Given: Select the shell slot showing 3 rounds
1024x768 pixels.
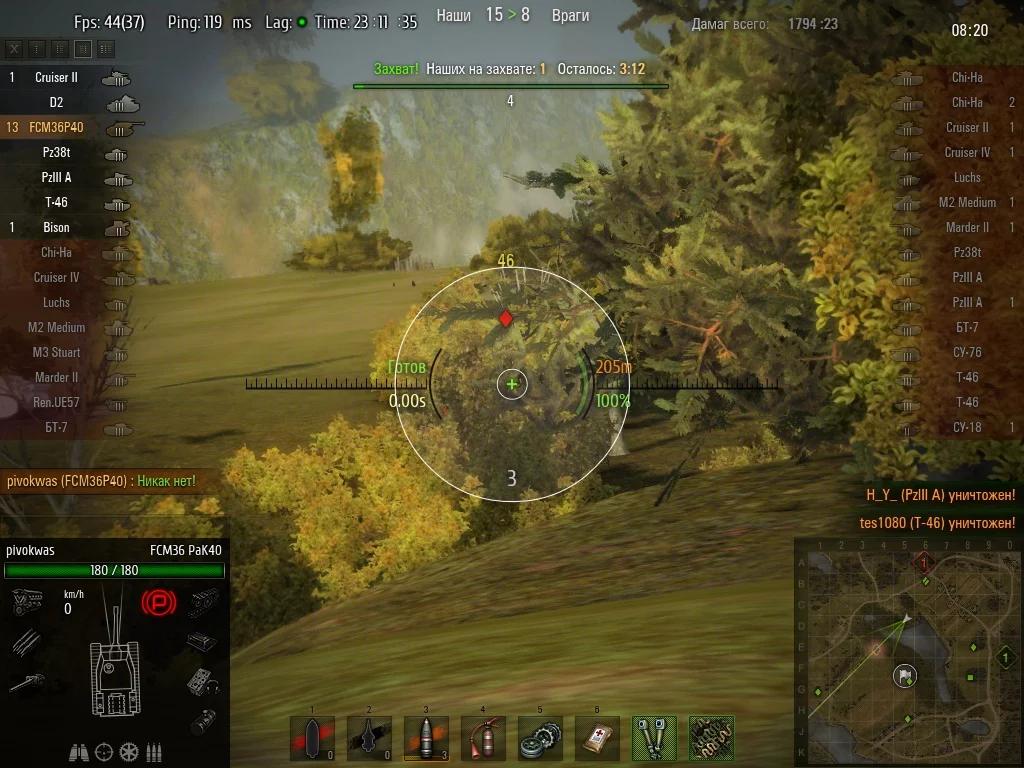Looking at the screenshot, I should click(x=426, y=738).
